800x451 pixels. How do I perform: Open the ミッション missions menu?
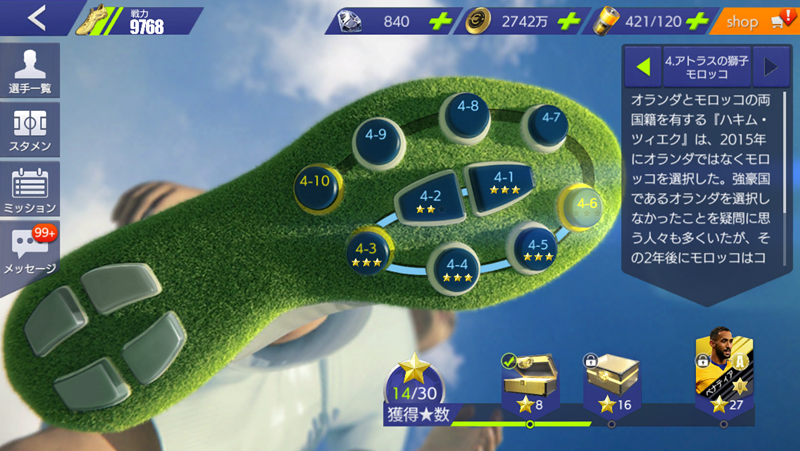[30, 188]
